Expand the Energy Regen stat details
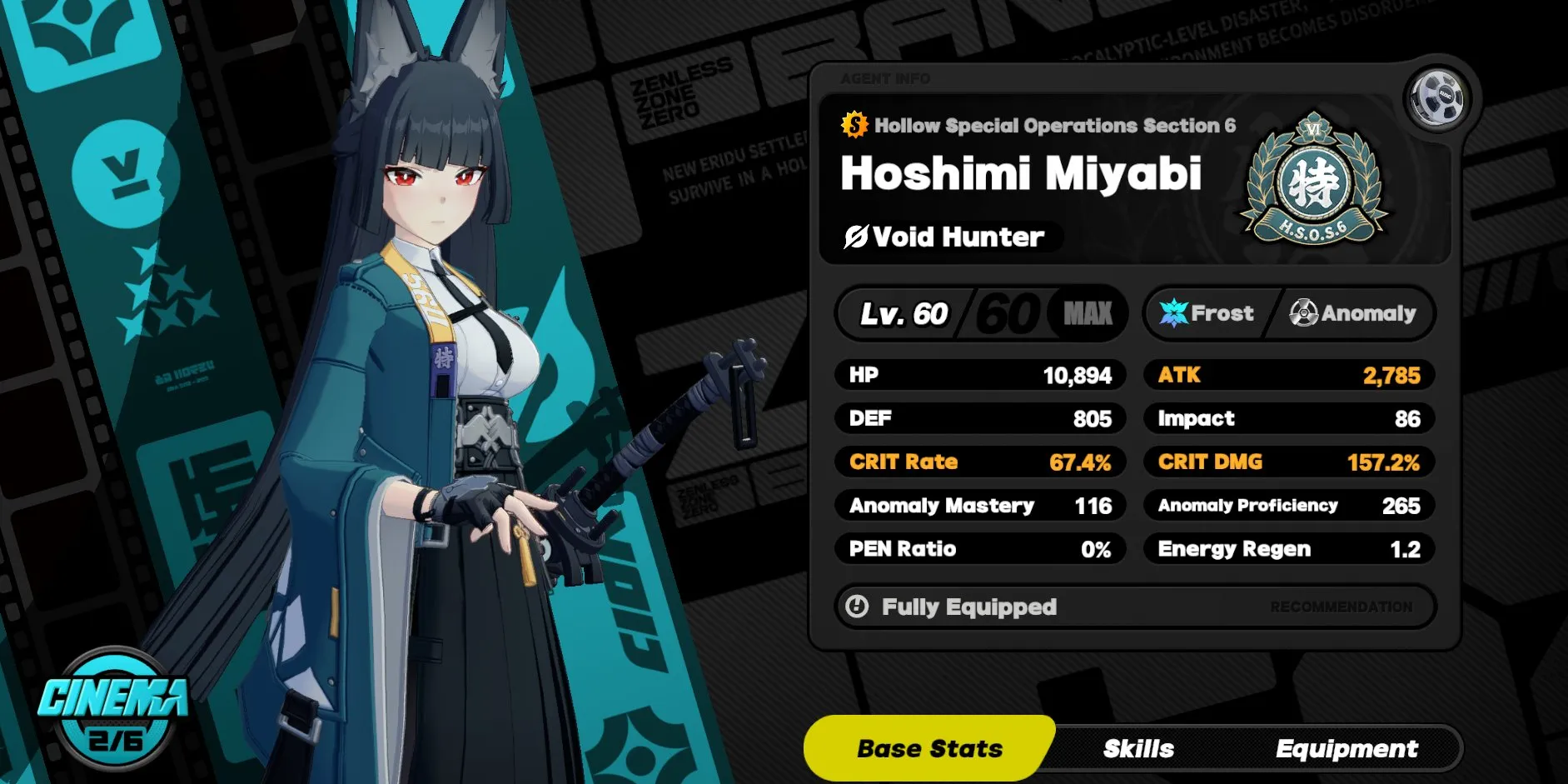1568x784 pixels. (x=1288, y=548)
